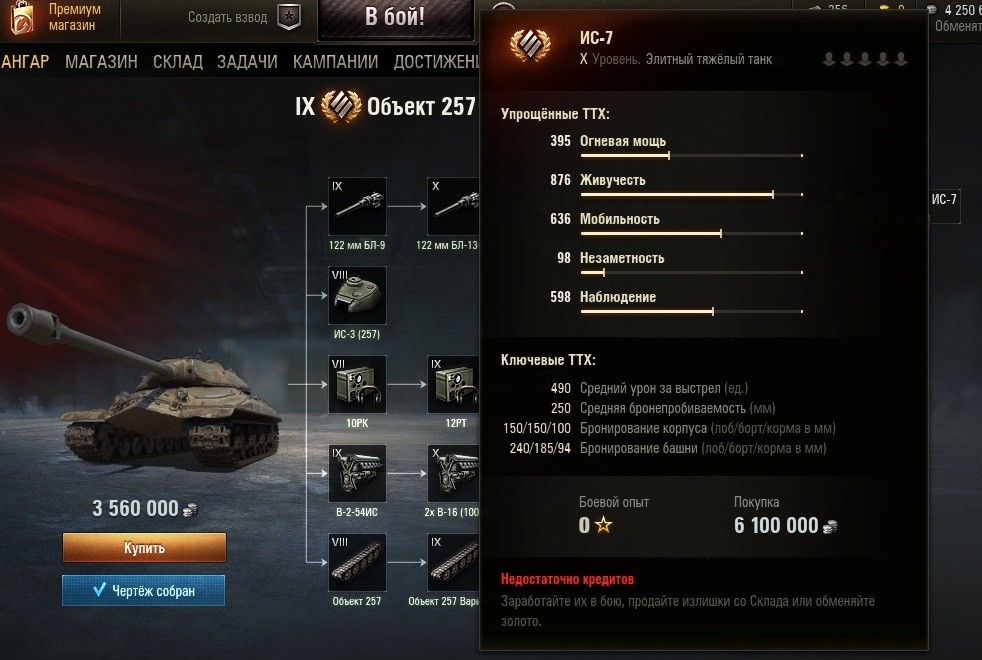Choose the 12РТ radio module
The width and height of the screenshot is (982, 660).
click(455, 384)
